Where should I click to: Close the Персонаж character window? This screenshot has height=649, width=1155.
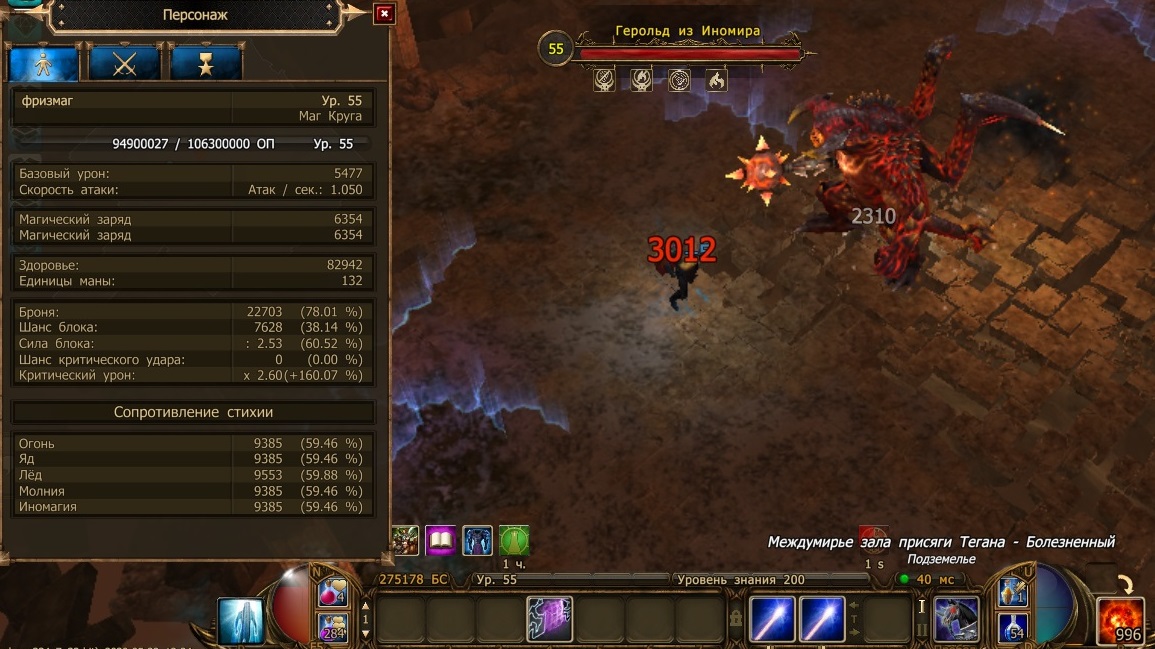[x=384, y=14]
